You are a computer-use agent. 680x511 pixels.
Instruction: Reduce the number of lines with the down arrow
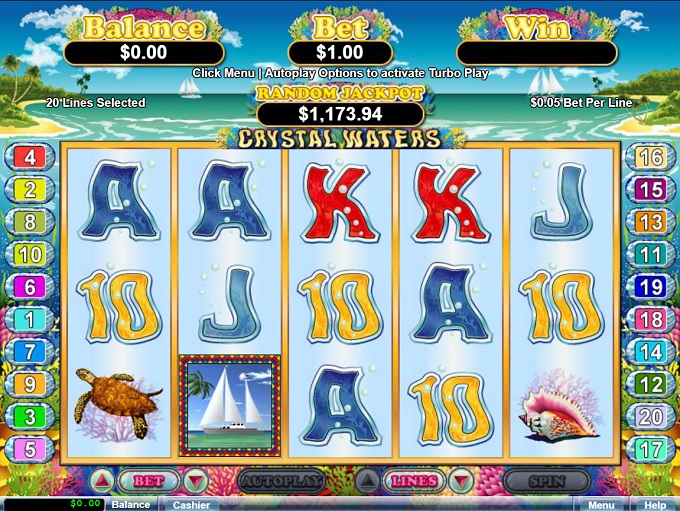(459, 481)
